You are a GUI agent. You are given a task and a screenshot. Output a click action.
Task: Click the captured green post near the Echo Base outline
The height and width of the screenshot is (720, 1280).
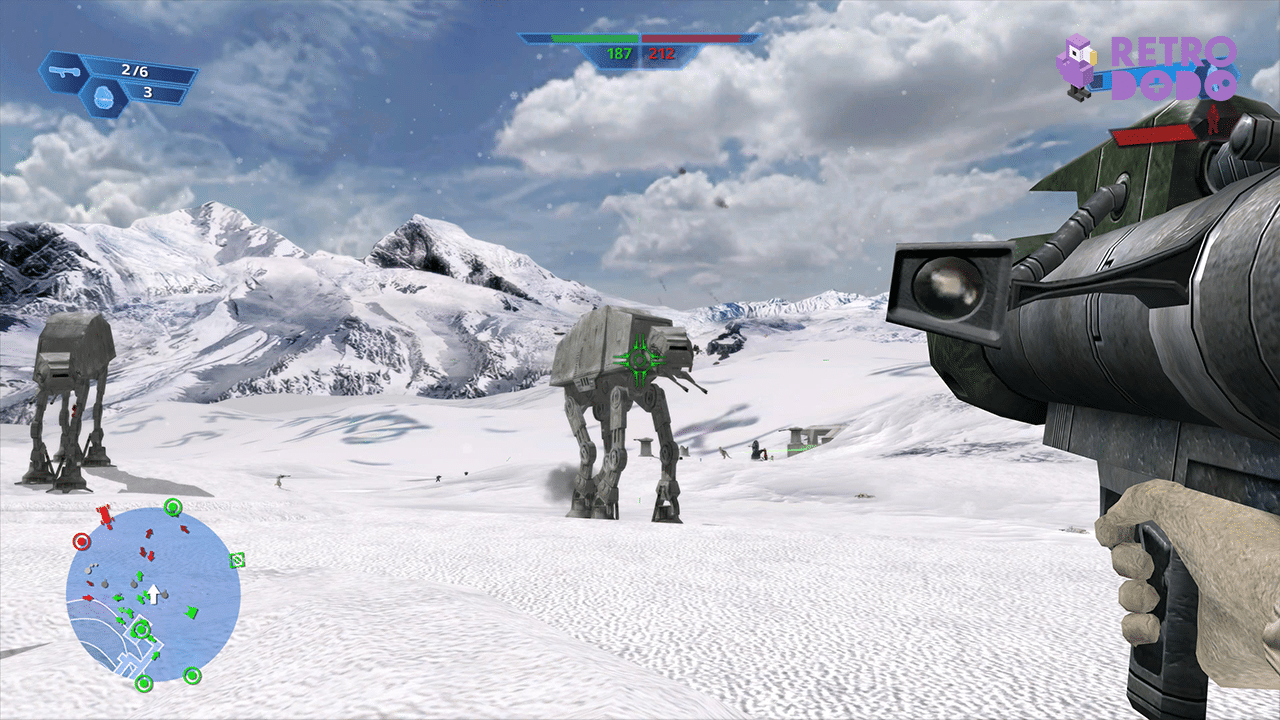tap(140, 629)
